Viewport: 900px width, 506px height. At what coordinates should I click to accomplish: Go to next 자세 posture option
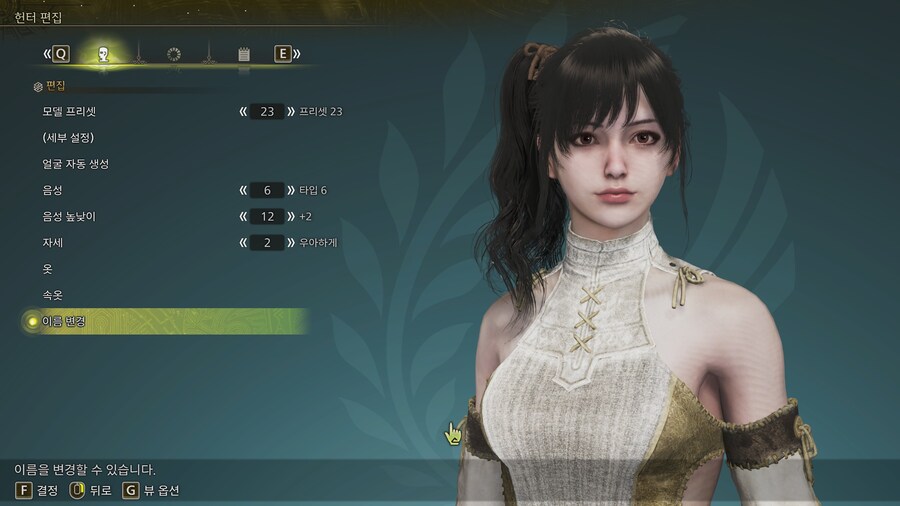pos(290,243)
